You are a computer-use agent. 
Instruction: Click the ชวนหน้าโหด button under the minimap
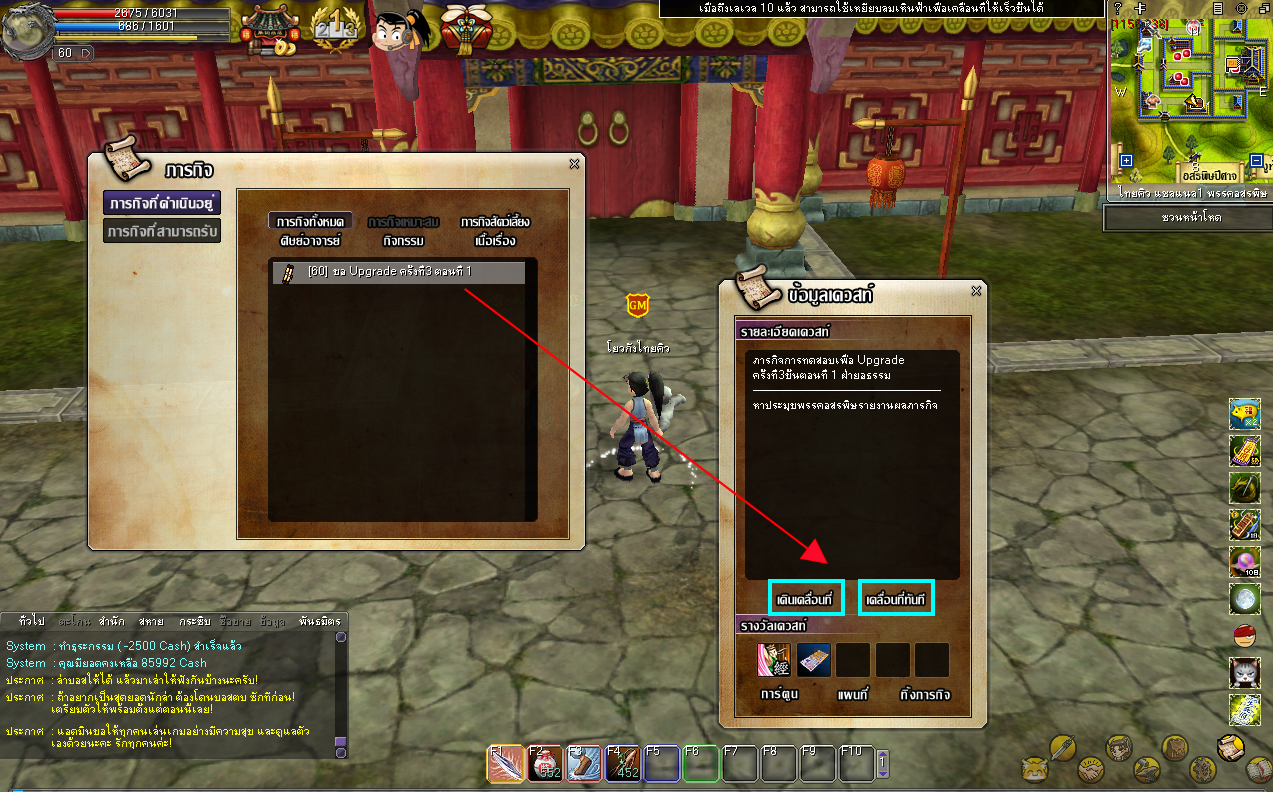click(x=1186, y=217)
